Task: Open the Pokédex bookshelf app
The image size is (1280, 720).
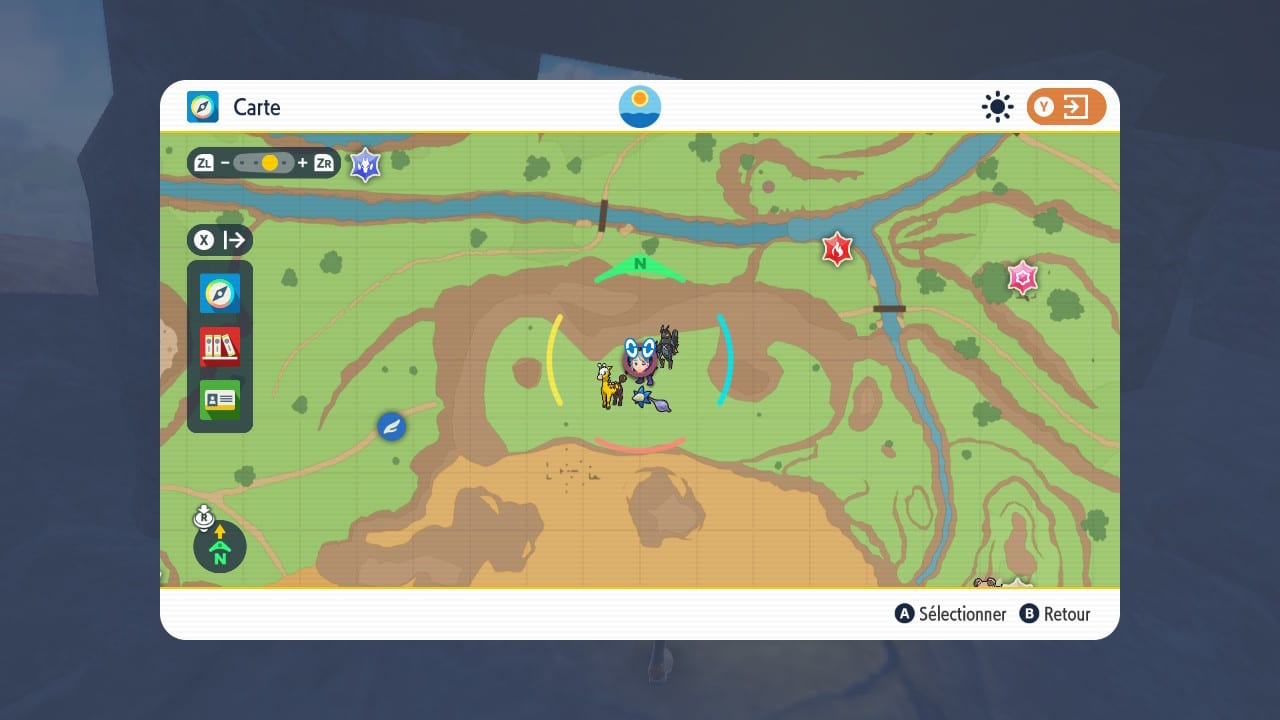Action: click(220, 347)
